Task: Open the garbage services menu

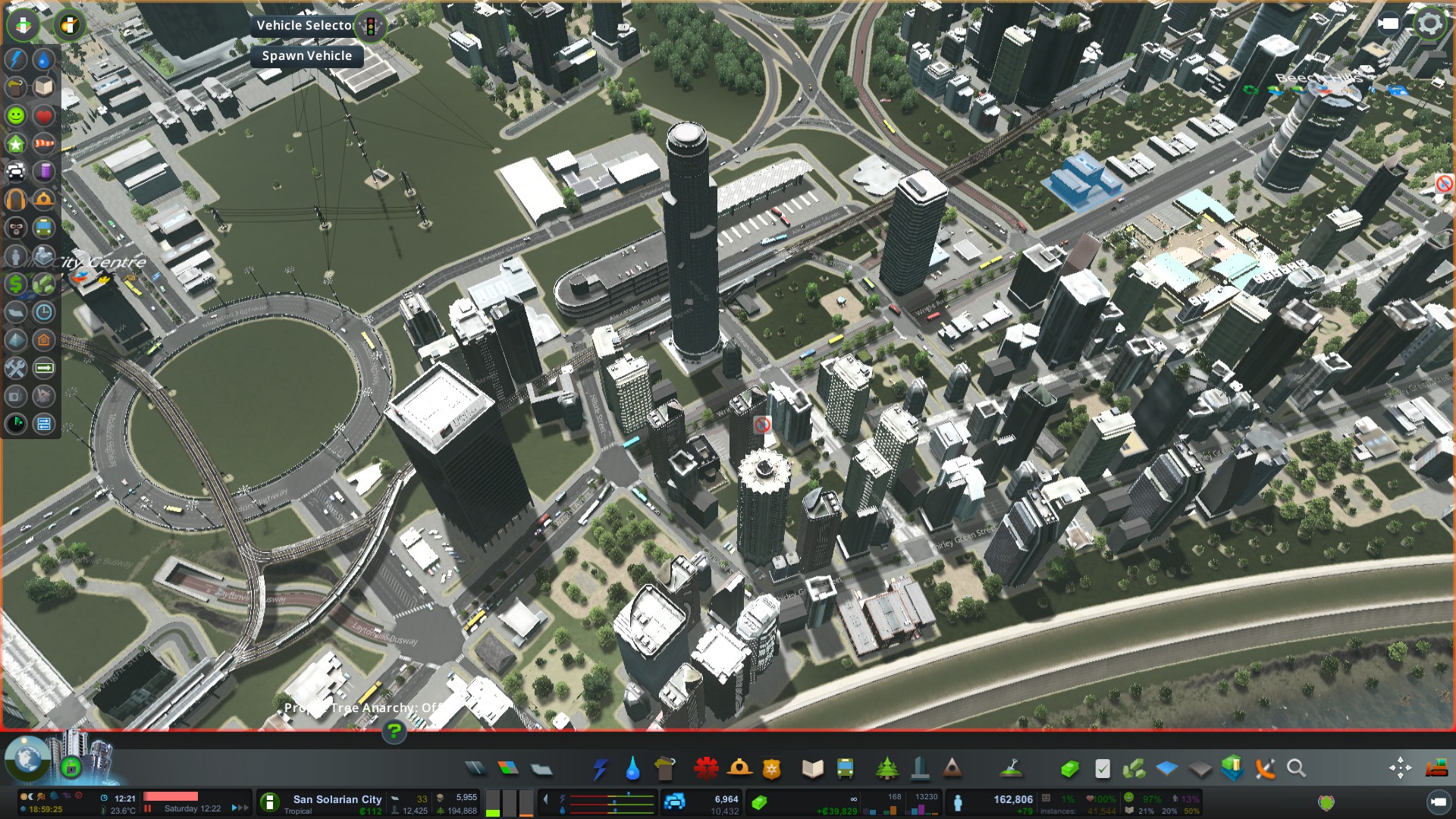Action: (664, 769)
